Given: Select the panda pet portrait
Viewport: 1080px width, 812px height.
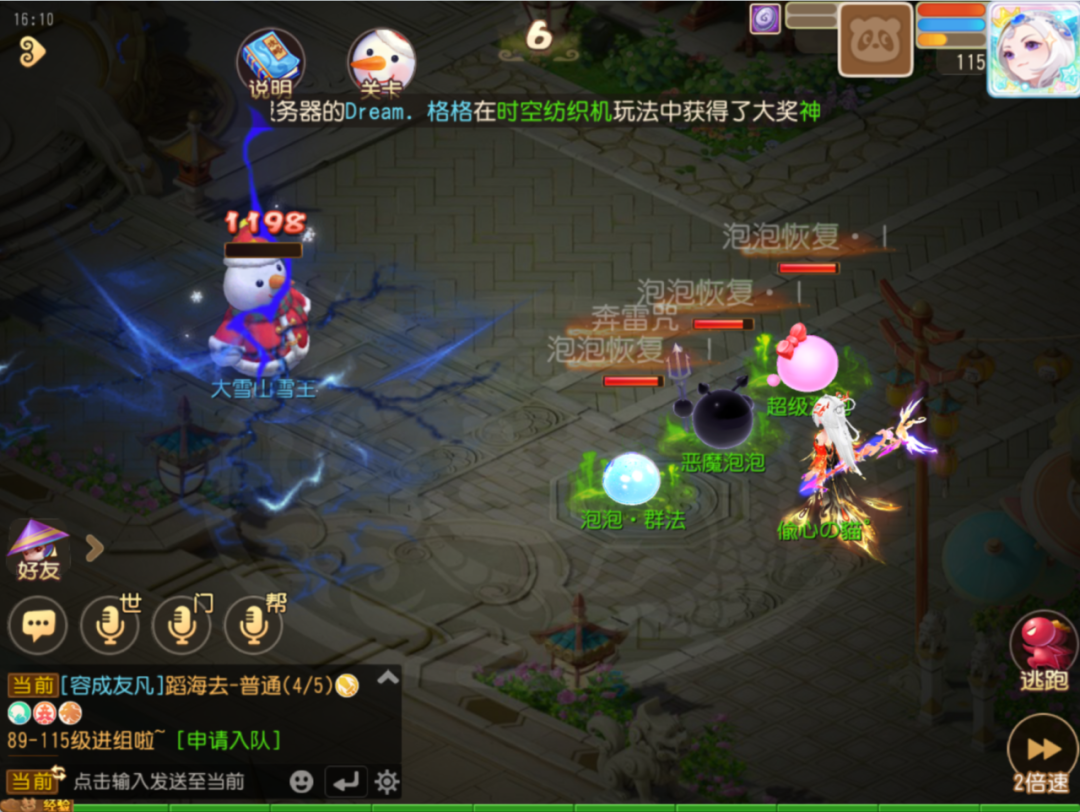Looking at the screenshot, I should [x=875, y=40].
